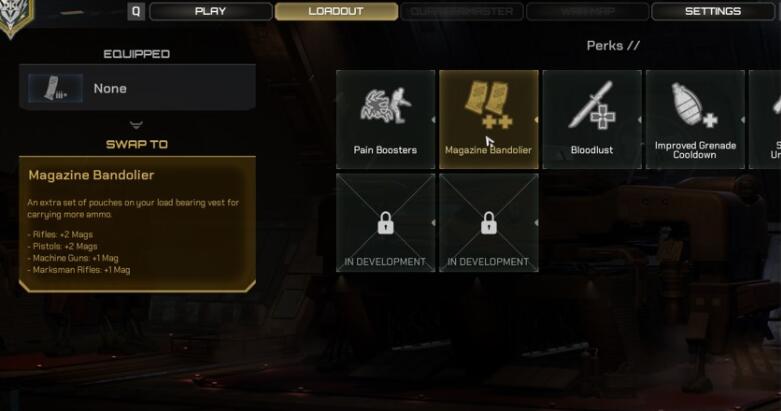The image size is (781, 411).
Task: Click the equipped perk slot showing None
Action: (x=137, y=88)
